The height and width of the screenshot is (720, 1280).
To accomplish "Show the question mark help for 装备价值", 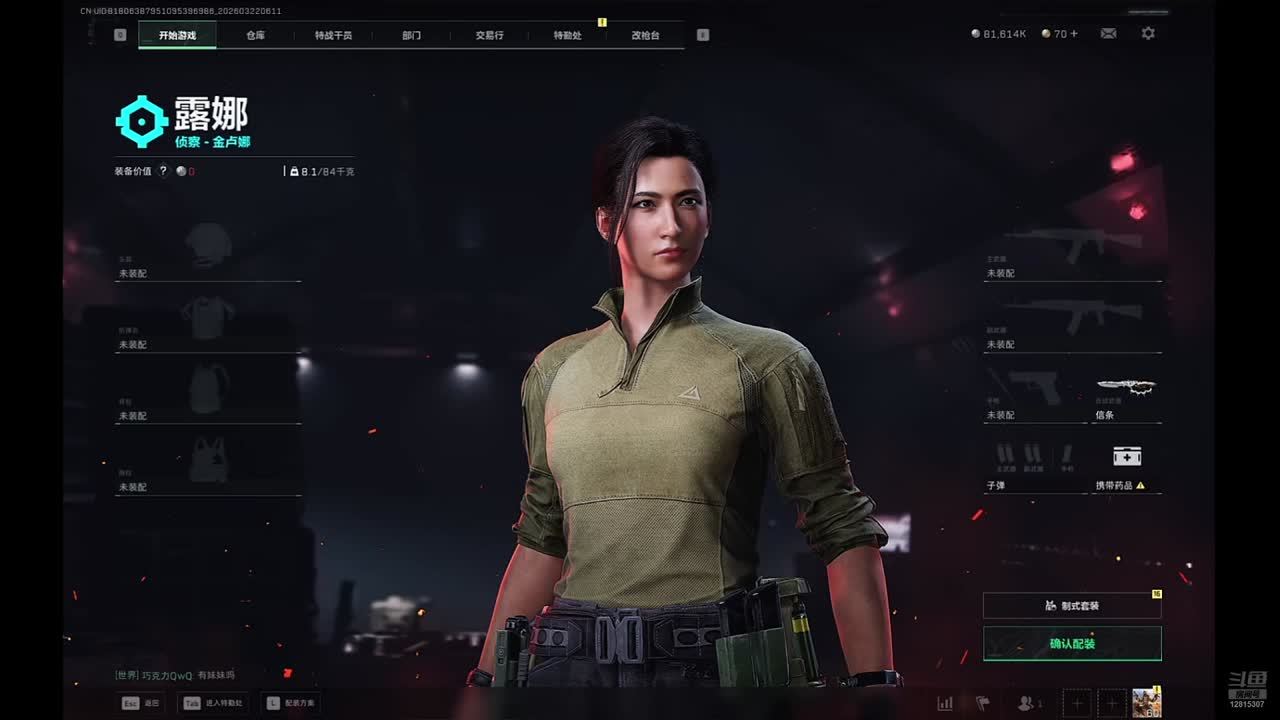I will 163,171.
